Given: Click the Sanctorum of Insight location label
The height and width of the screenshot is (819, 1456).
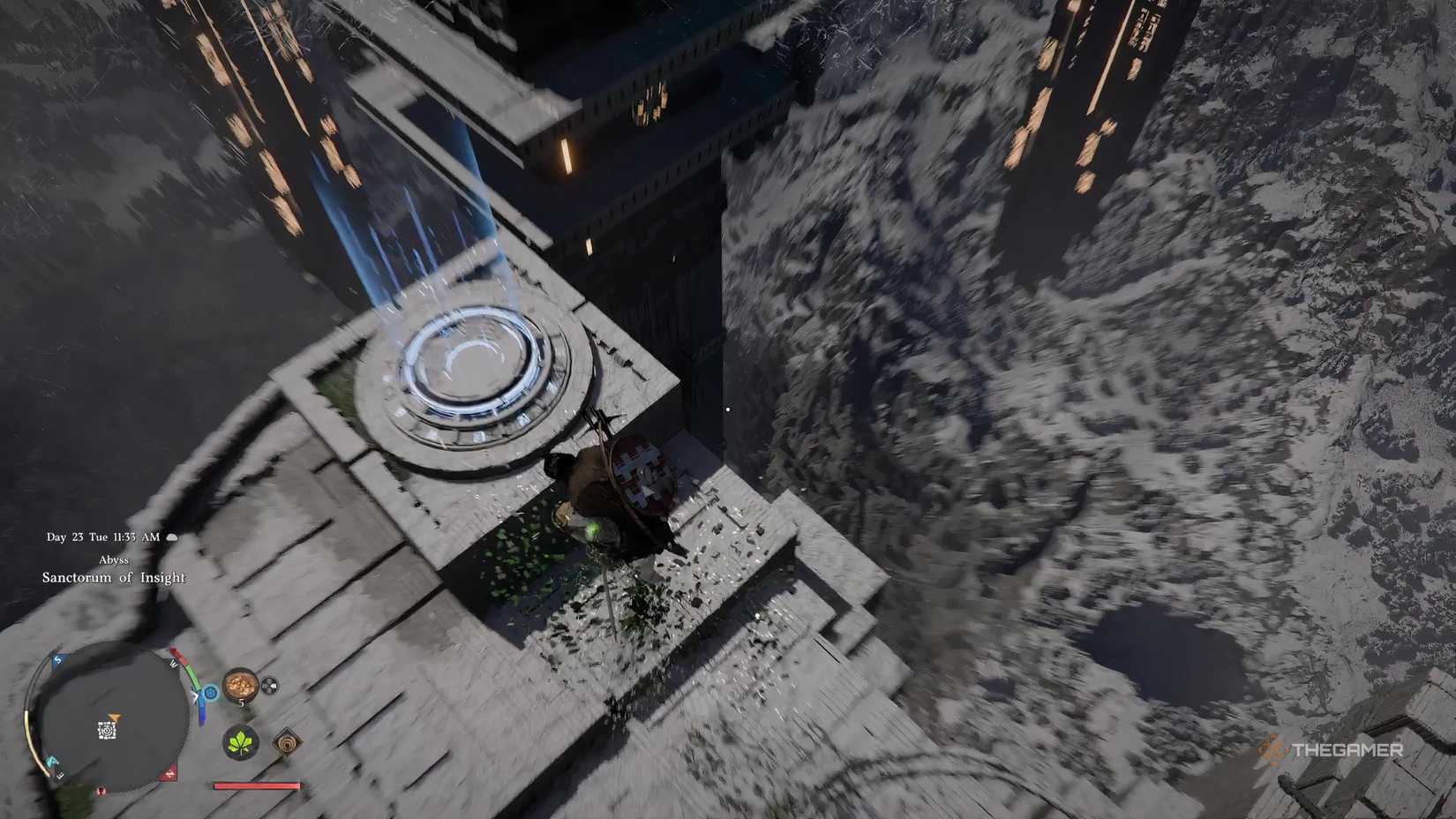Looking at the screenshot, I should tap(113, 576).
